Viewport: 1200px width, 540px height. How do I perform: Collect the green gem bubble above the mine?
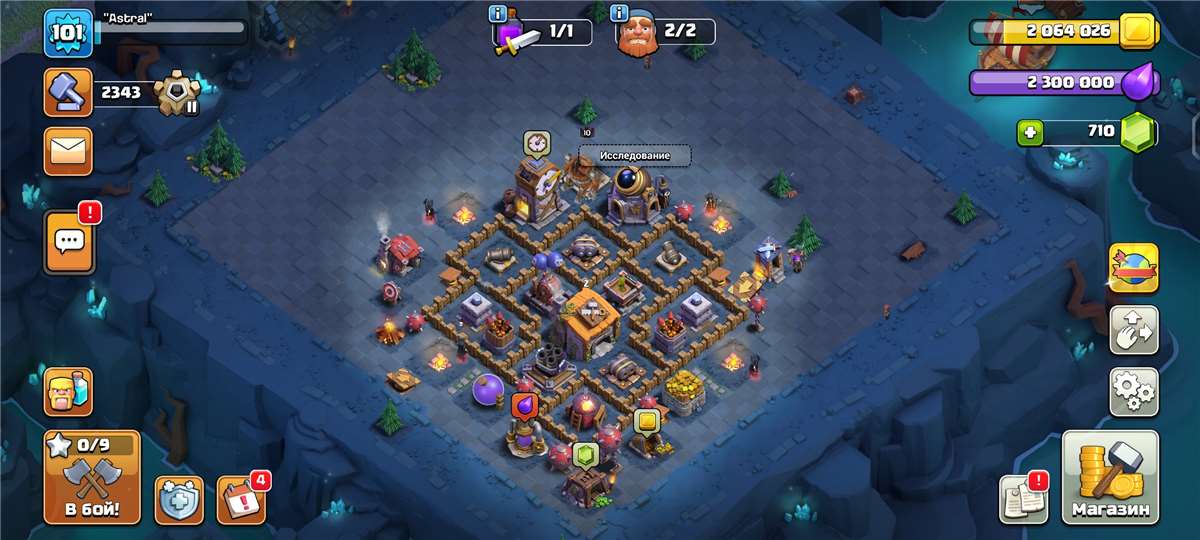pos(586,457)
